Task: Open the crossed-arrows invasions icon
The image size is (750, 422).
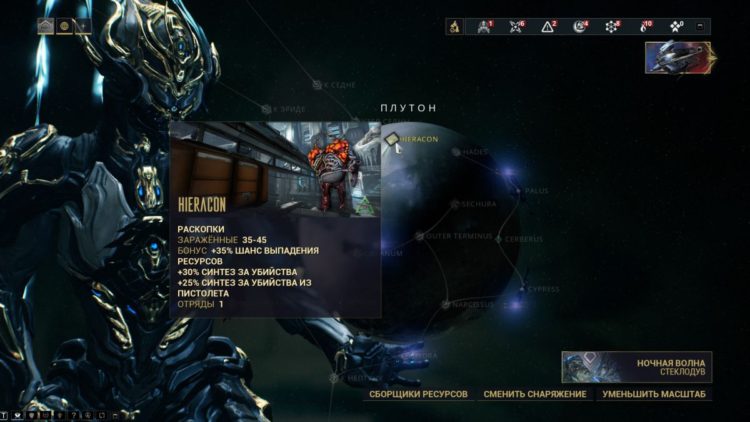Action: pos(516,26)
